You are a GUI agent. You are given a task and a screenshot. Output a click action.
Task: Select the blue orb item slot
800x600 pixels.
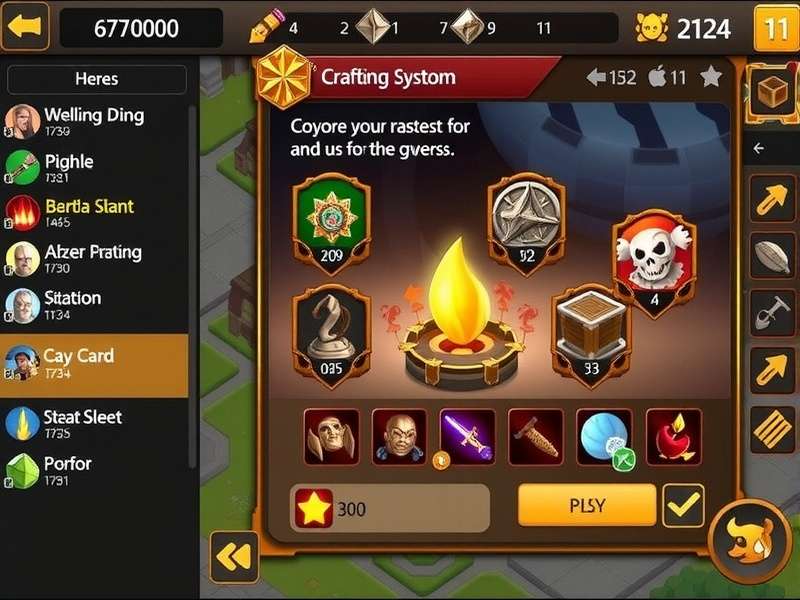[x=604, y=436]
